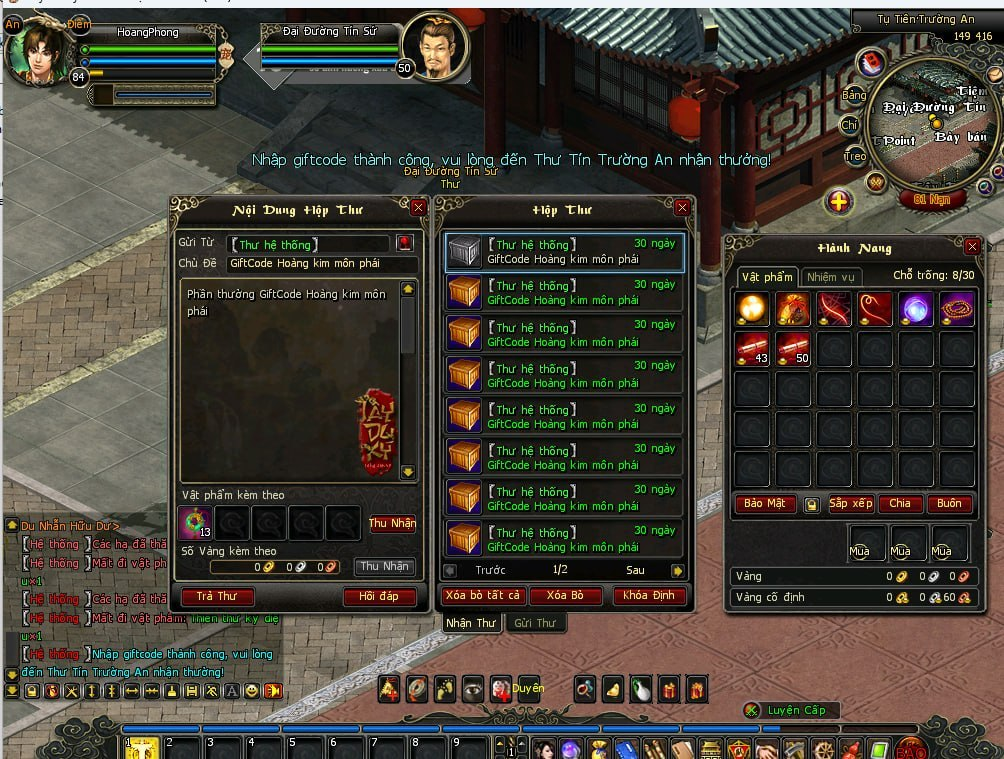Go to the next mail page arrow
This screenshot has height=759, width=1004.
(677, 571)
